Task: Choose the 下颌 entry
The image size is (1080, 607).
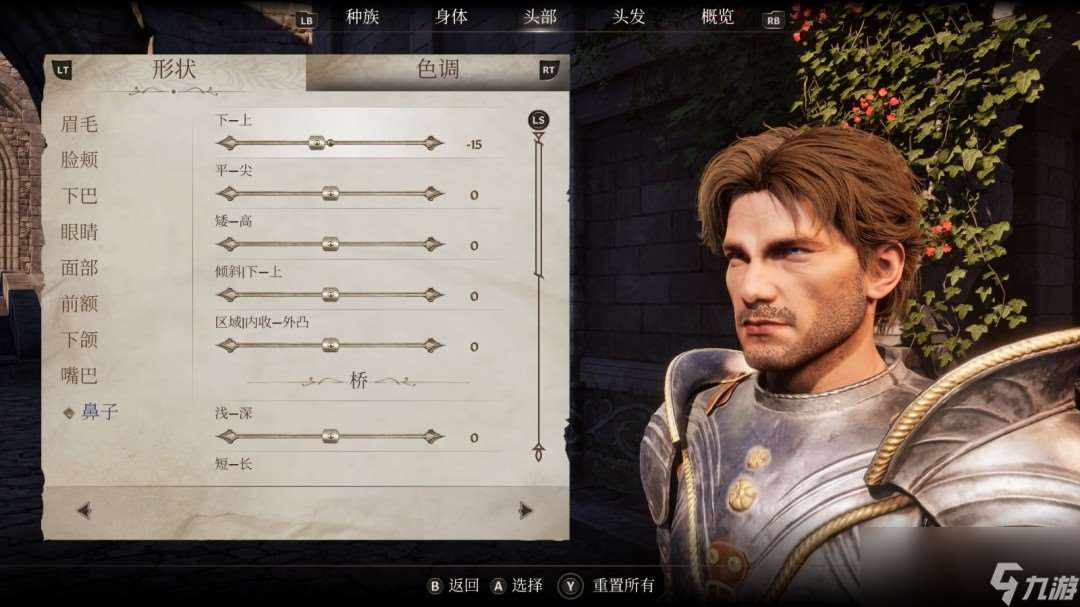Action: 79,340
